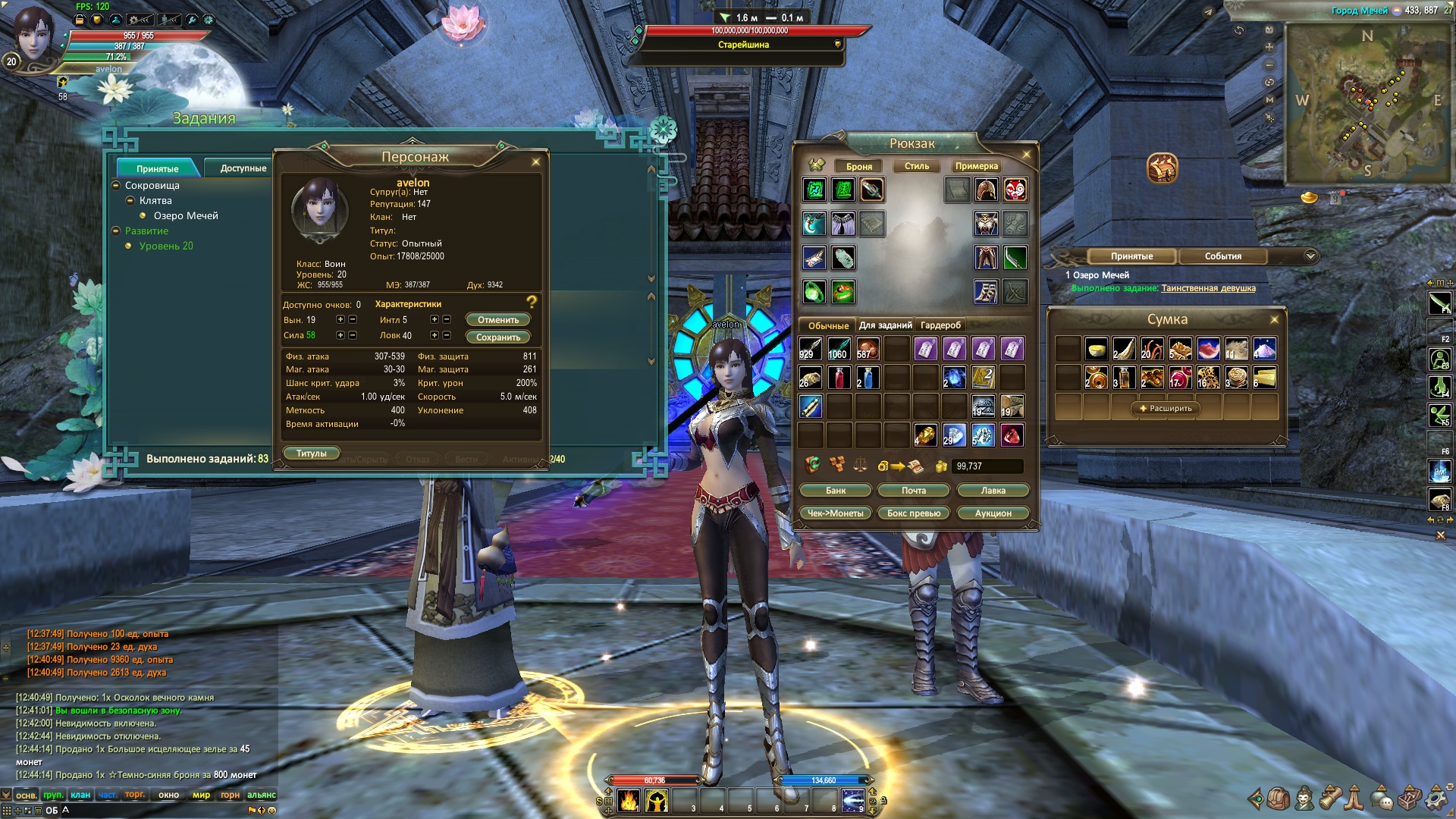This screenshot has width=1456, height=819.
Task: Follow the Таинственная девушка quest link
Action: [1208, 288]
